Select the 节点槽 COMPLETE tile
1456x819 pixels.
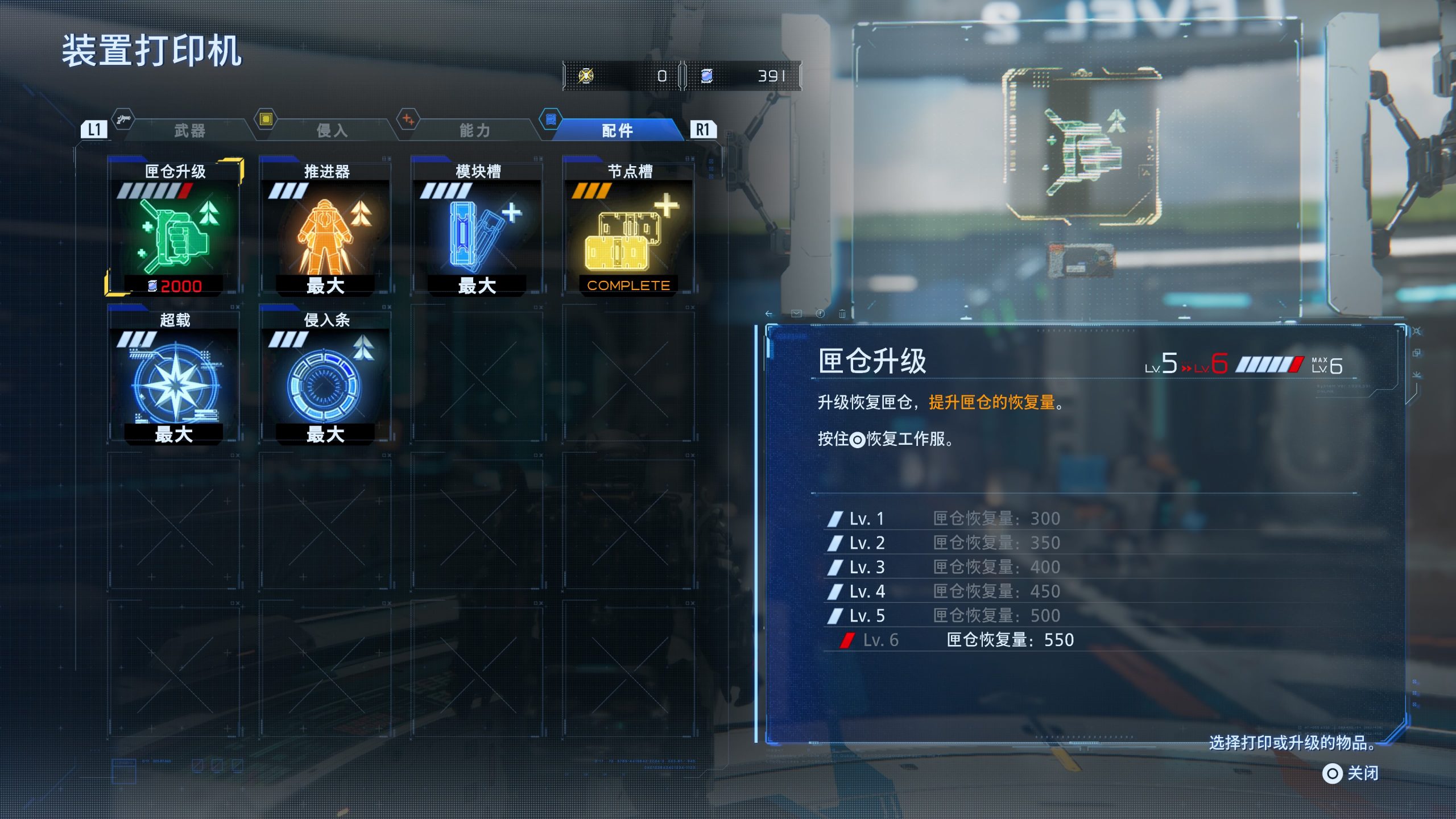tap(628, 227)
